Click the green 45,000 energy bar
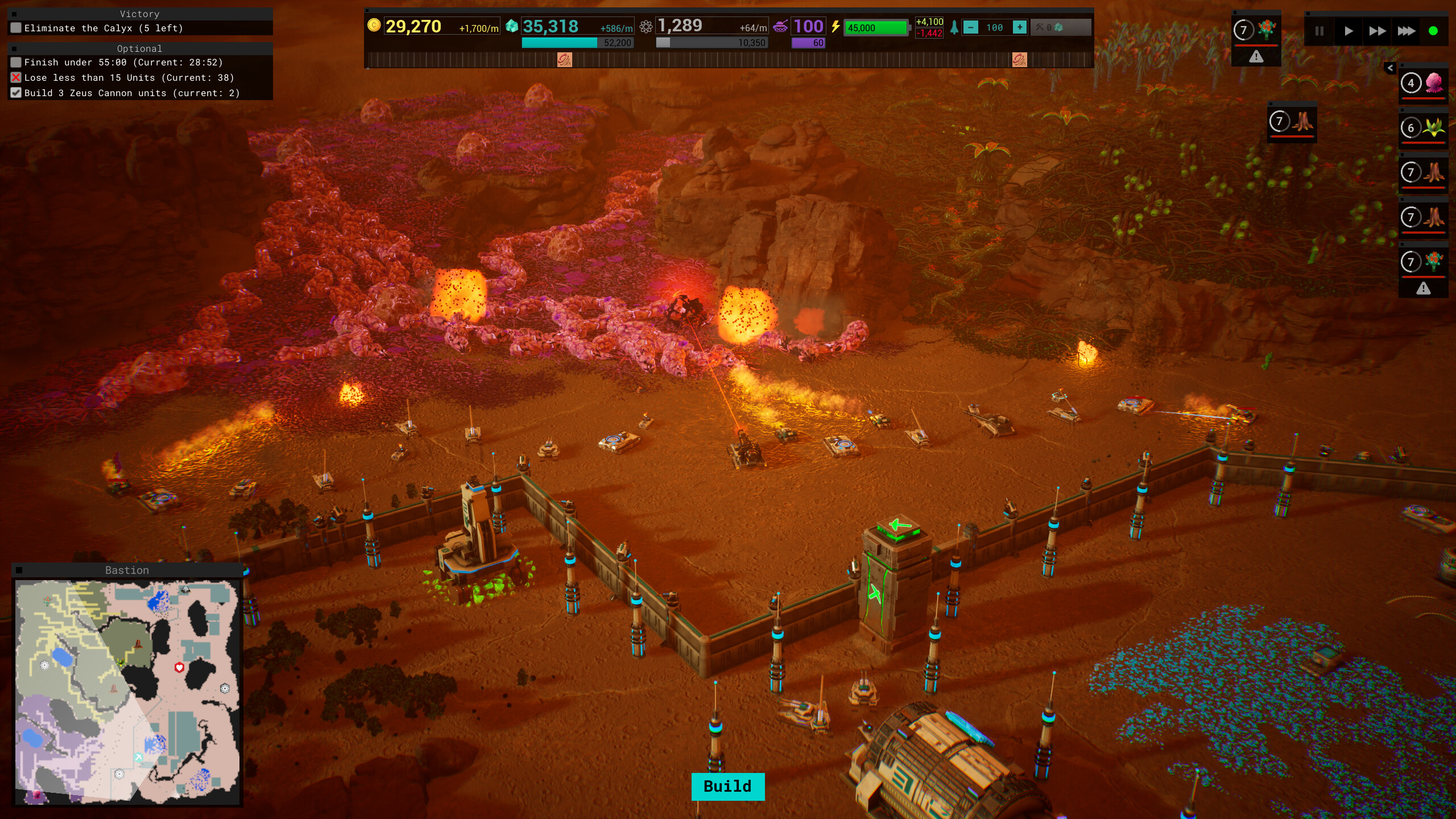The image size is (1456, 819). click(x=876, y=27)
